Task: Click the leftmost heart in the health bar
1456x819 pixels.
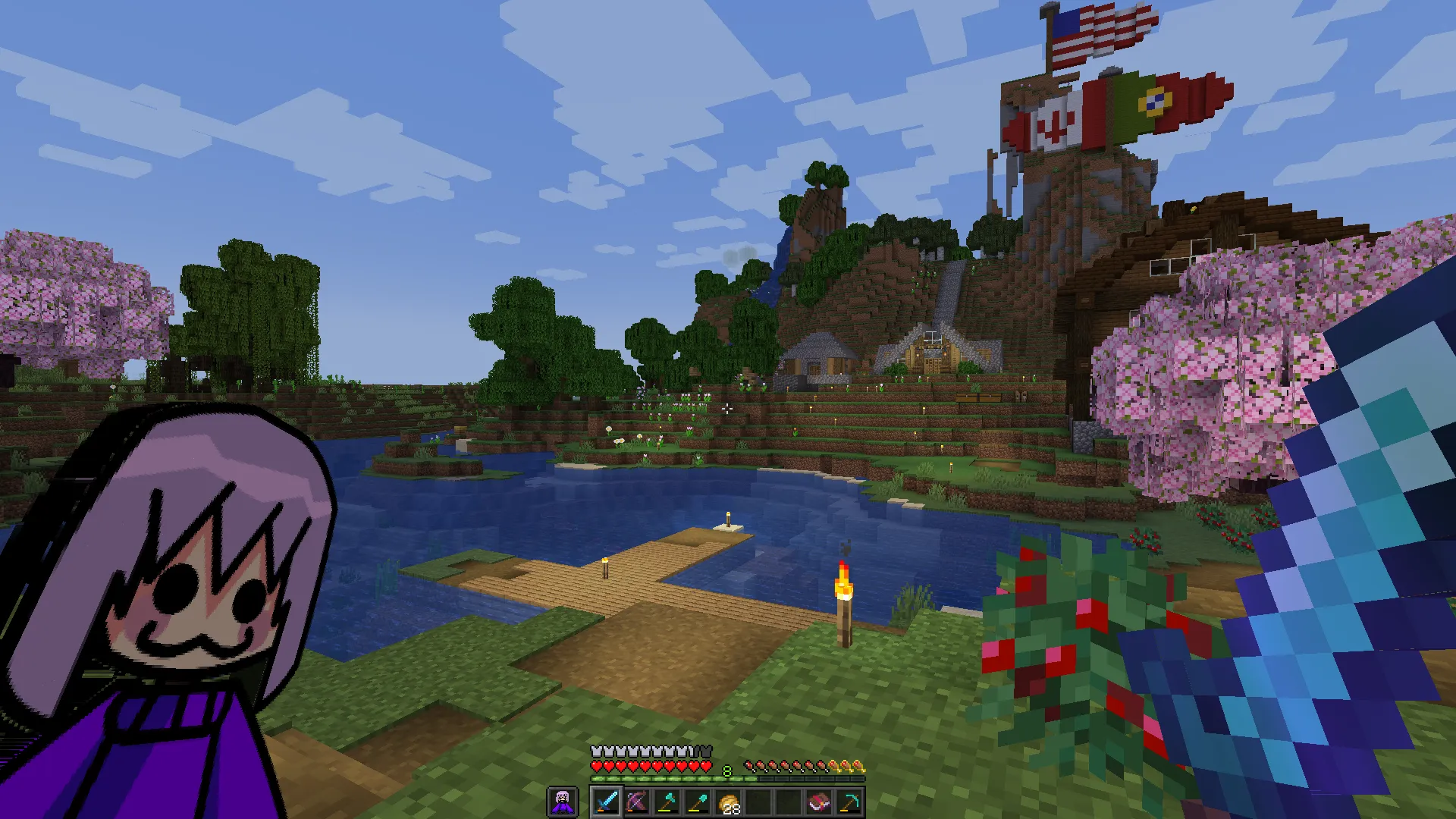Action: coord(596,766)
